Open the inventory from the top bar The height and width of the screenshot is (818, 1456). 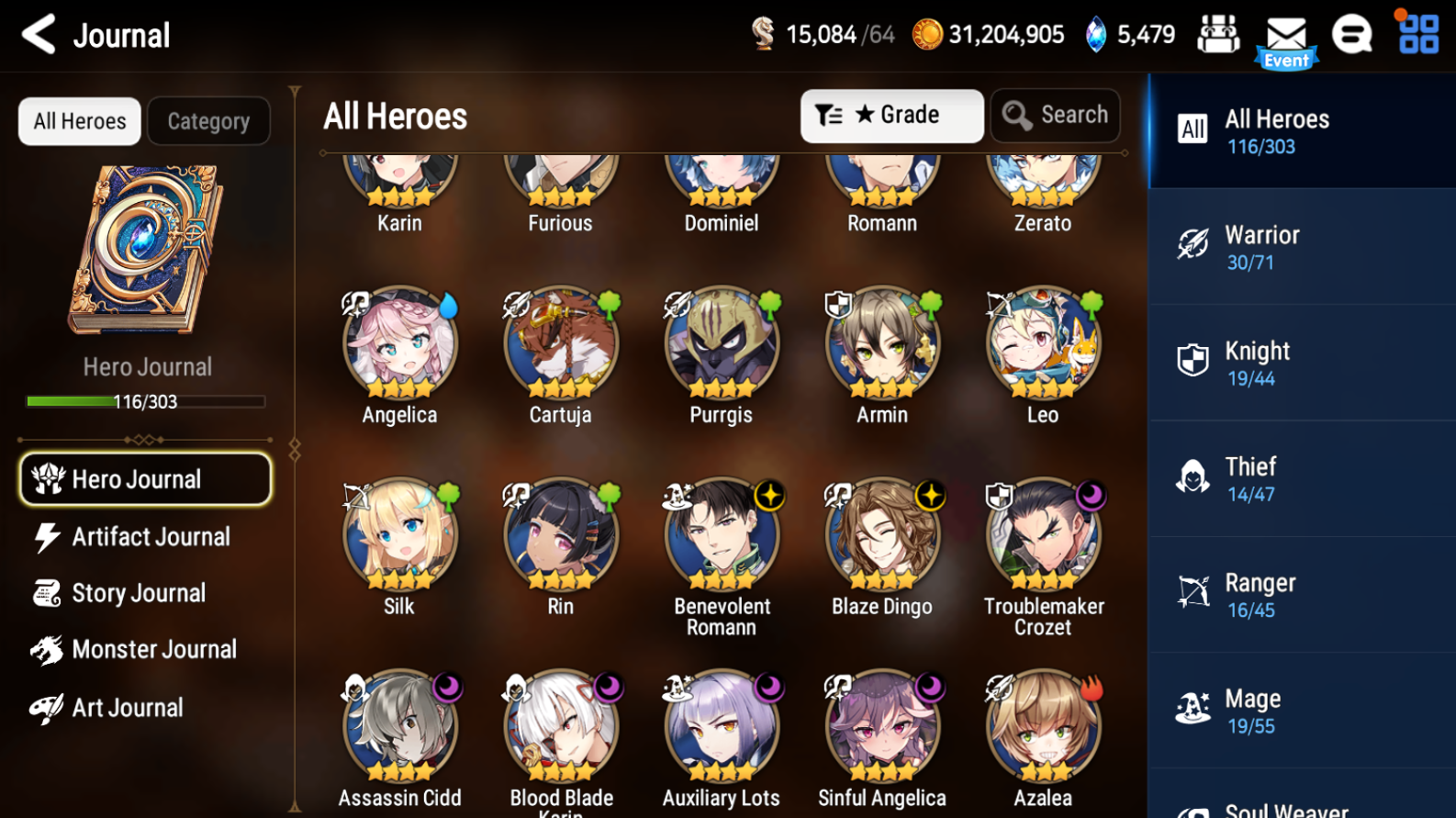[x=1218, y=34]
